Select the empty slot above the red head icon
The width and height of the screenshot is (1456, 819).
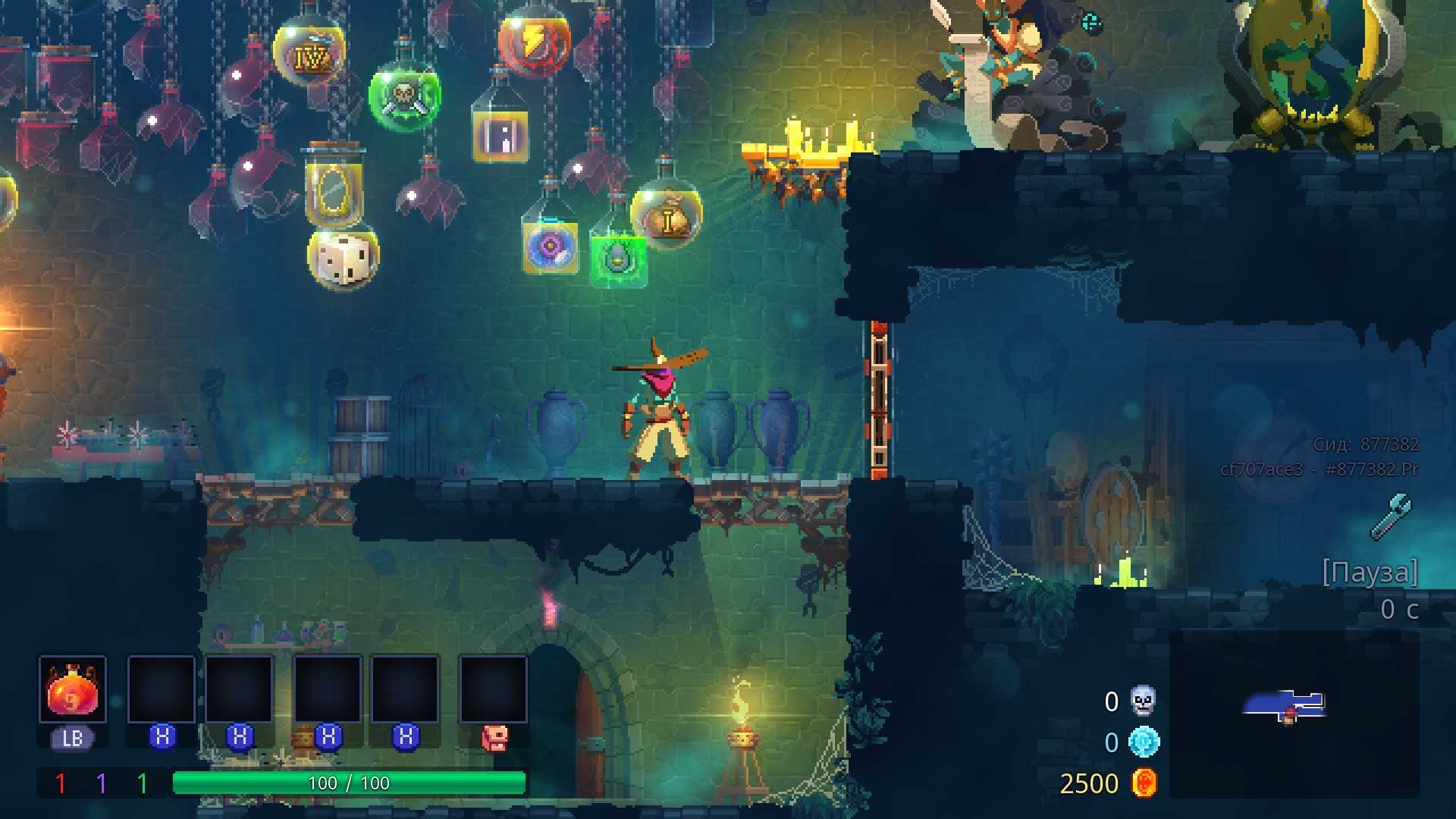[494, 689]
